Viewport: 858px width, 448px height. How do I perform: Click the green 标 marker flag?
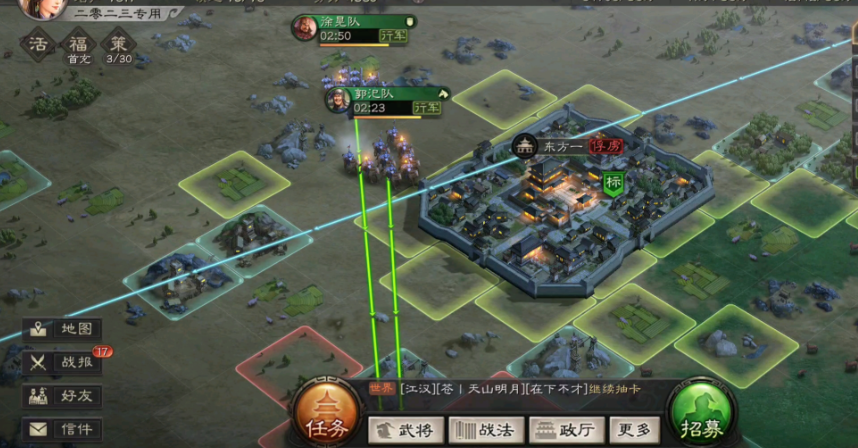coord(613,184)
